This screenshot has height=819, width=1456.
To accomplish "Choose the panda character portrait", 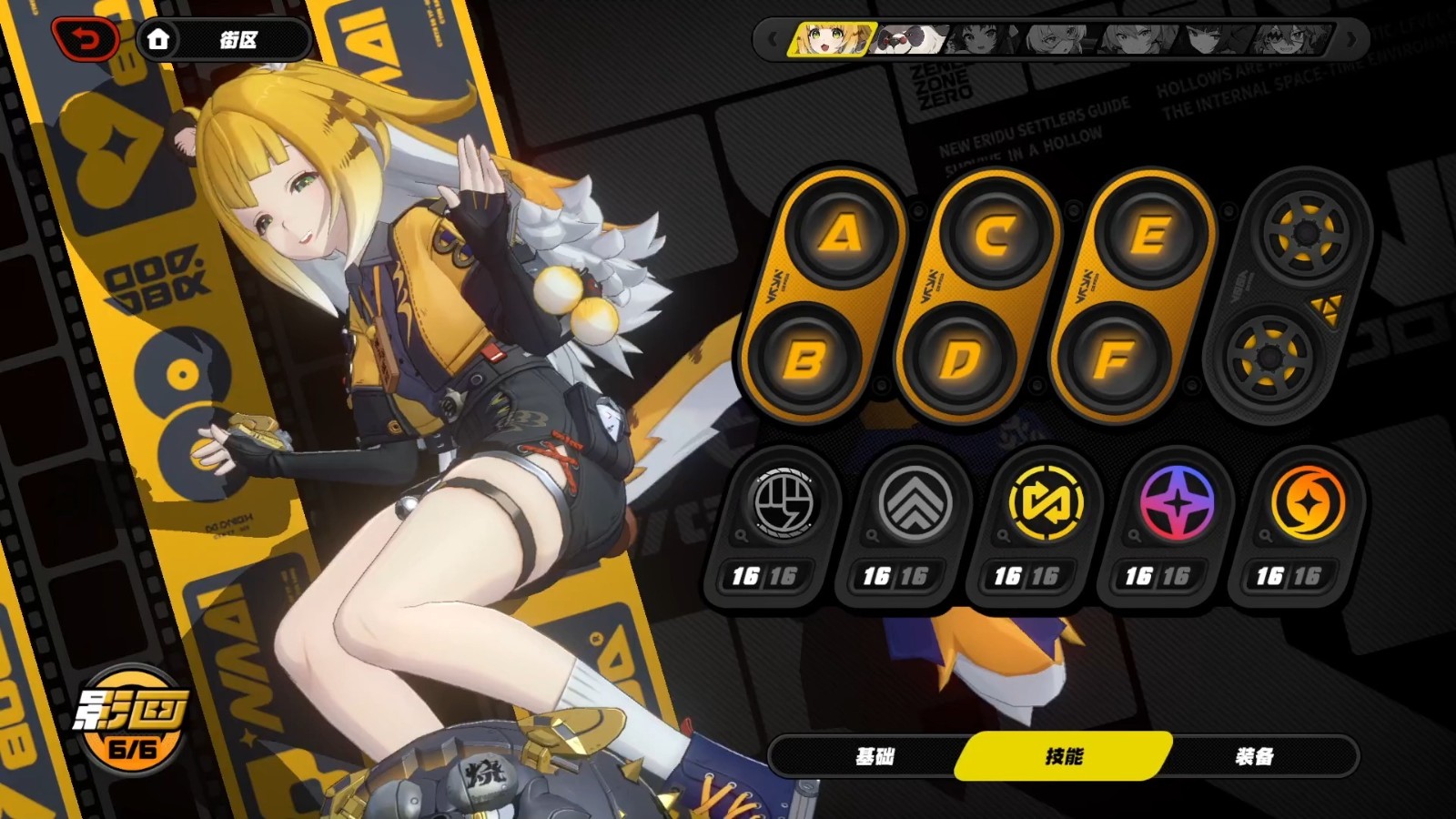I will click(908, 40).
